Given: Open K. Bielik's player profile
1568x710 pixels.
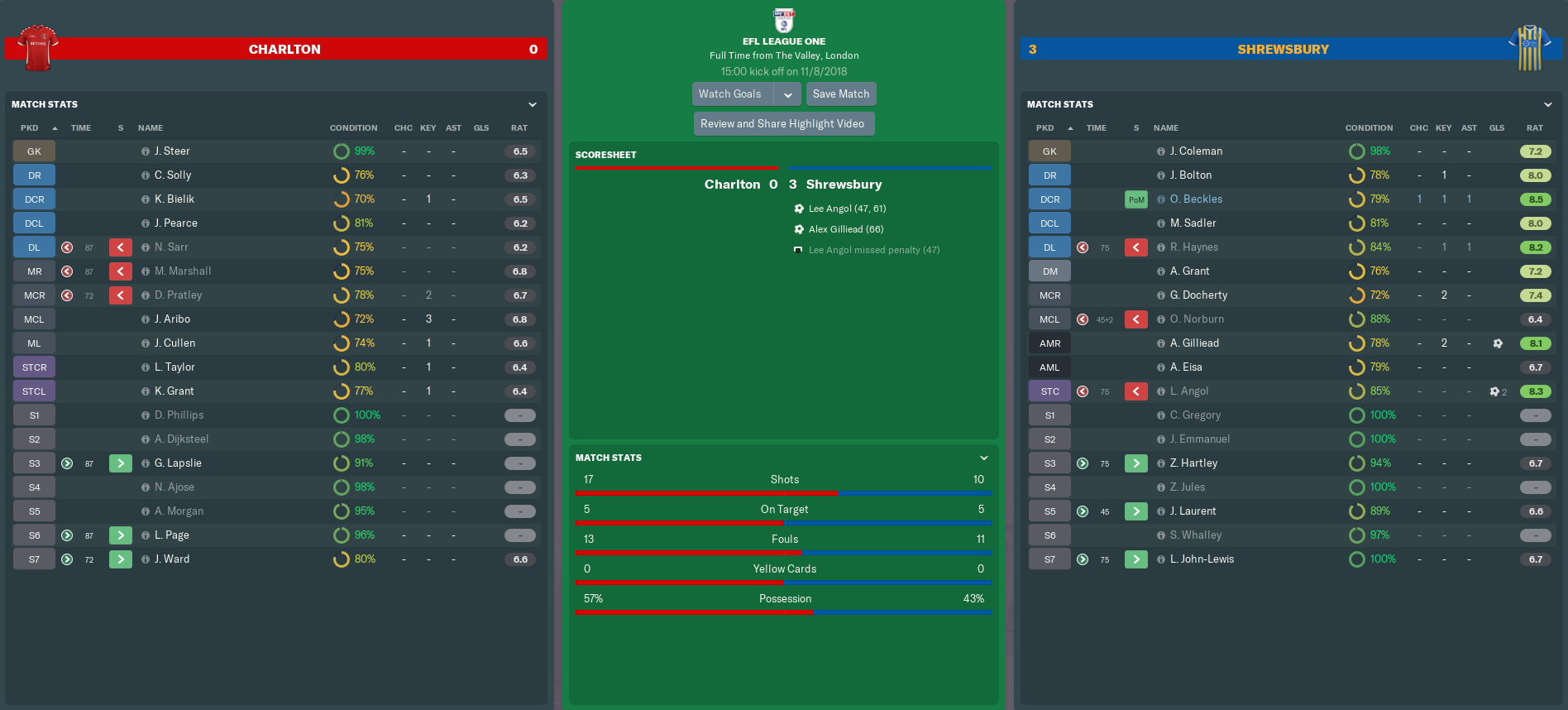Looking at the screenshot, I should (174, 199).
